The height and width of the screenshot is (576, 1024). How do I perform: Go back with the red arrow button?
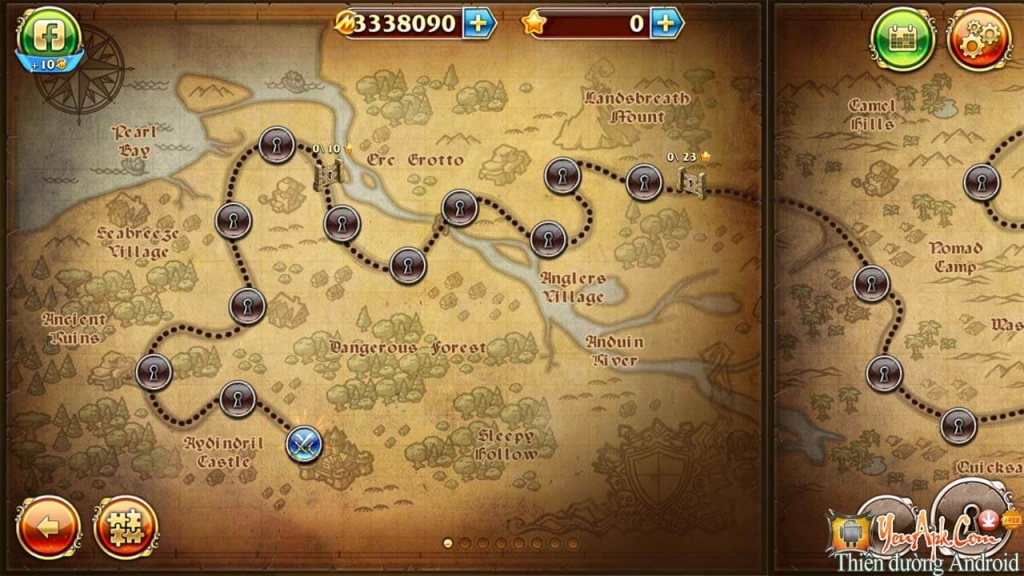(47, 526)
